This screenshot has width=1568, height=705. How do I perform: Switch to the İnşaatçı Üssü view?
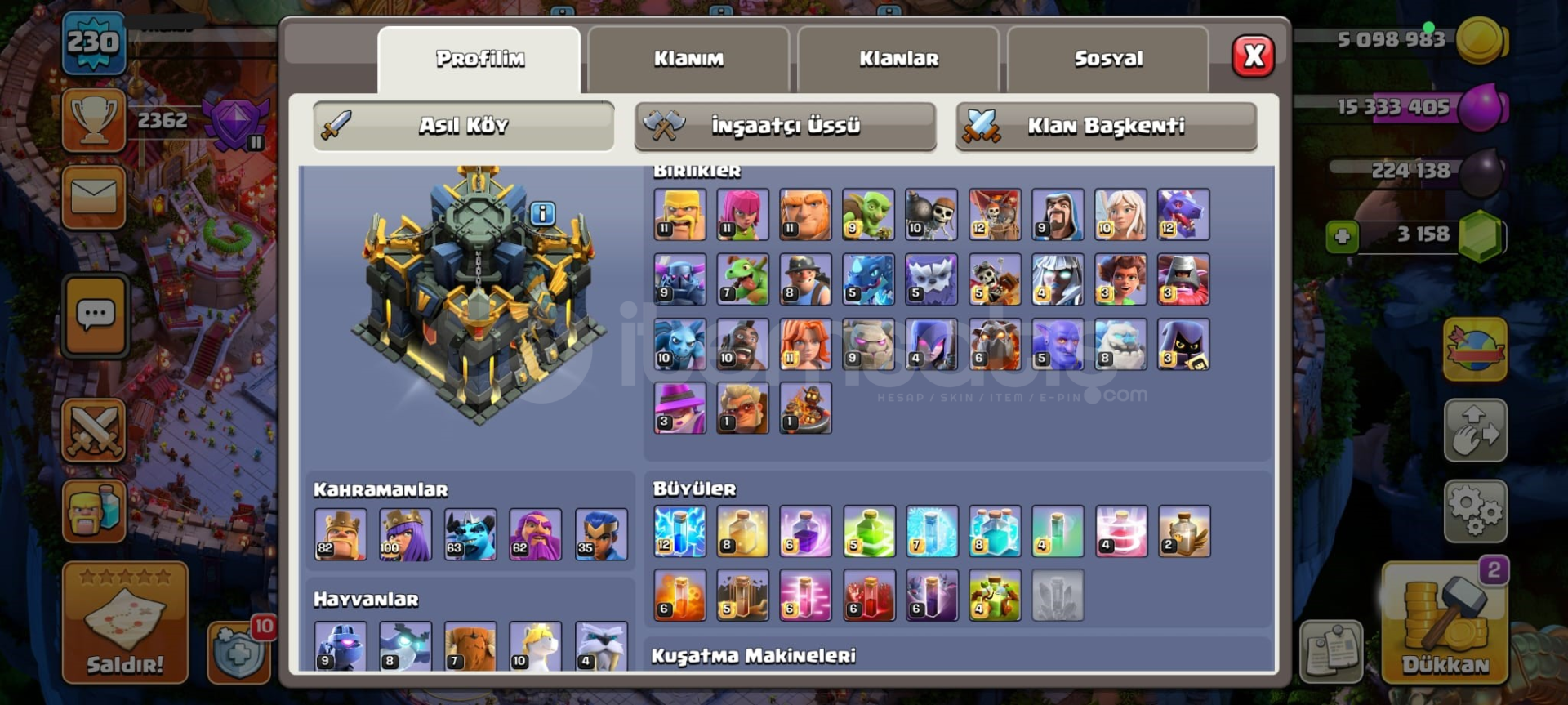[x=784, y=126]
